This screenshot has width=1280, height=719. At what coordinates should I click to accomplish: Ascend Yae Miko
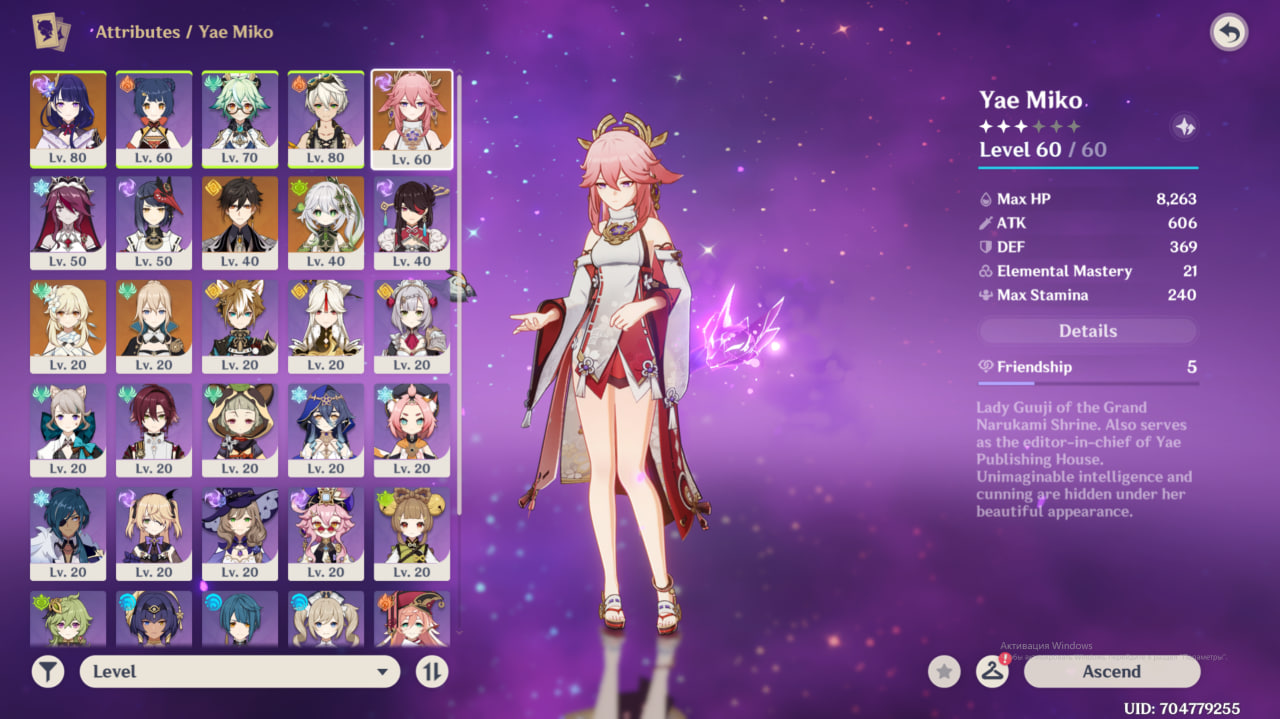(1111, 672)
